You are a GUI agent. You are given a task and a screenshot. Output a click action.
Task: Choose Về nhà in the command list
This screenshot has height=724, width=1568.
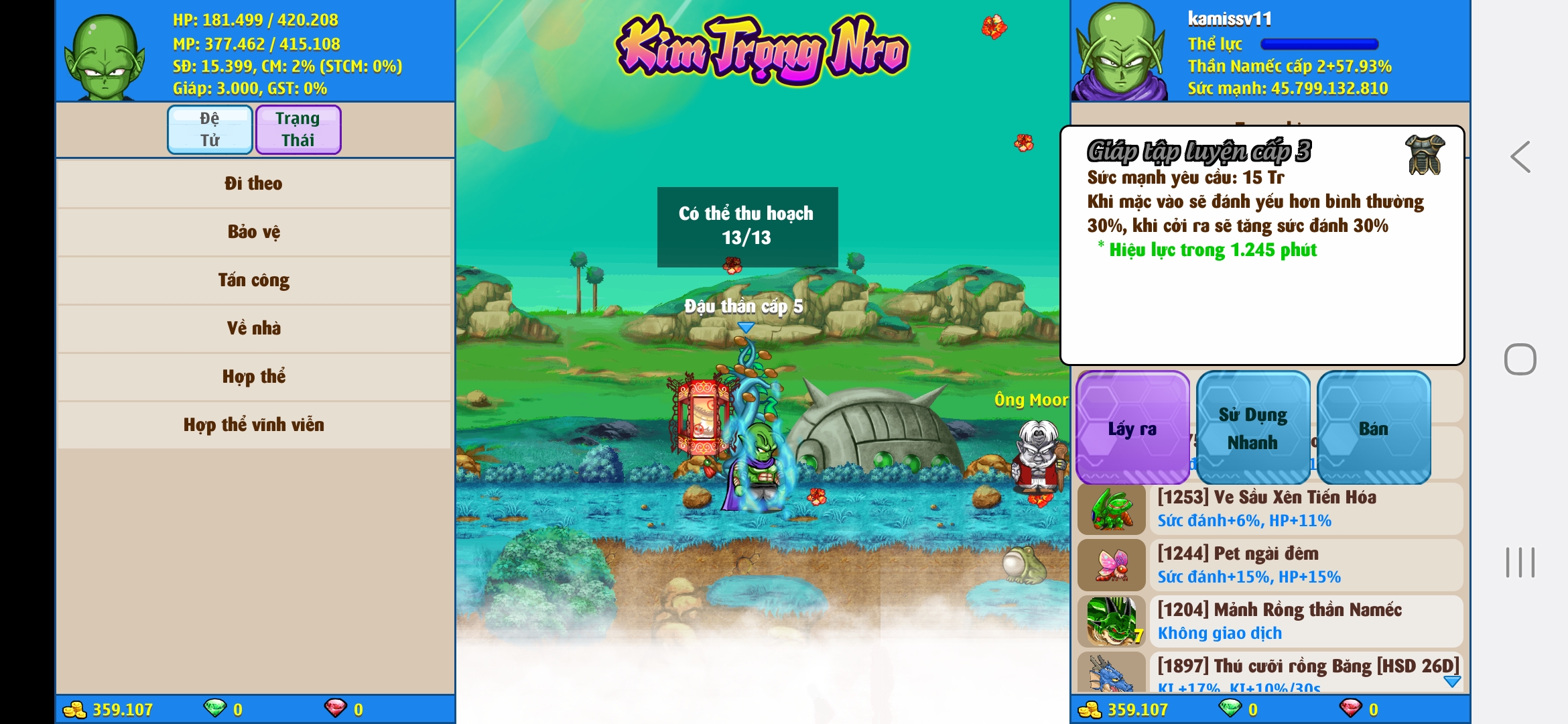click(x=255, y=328)
